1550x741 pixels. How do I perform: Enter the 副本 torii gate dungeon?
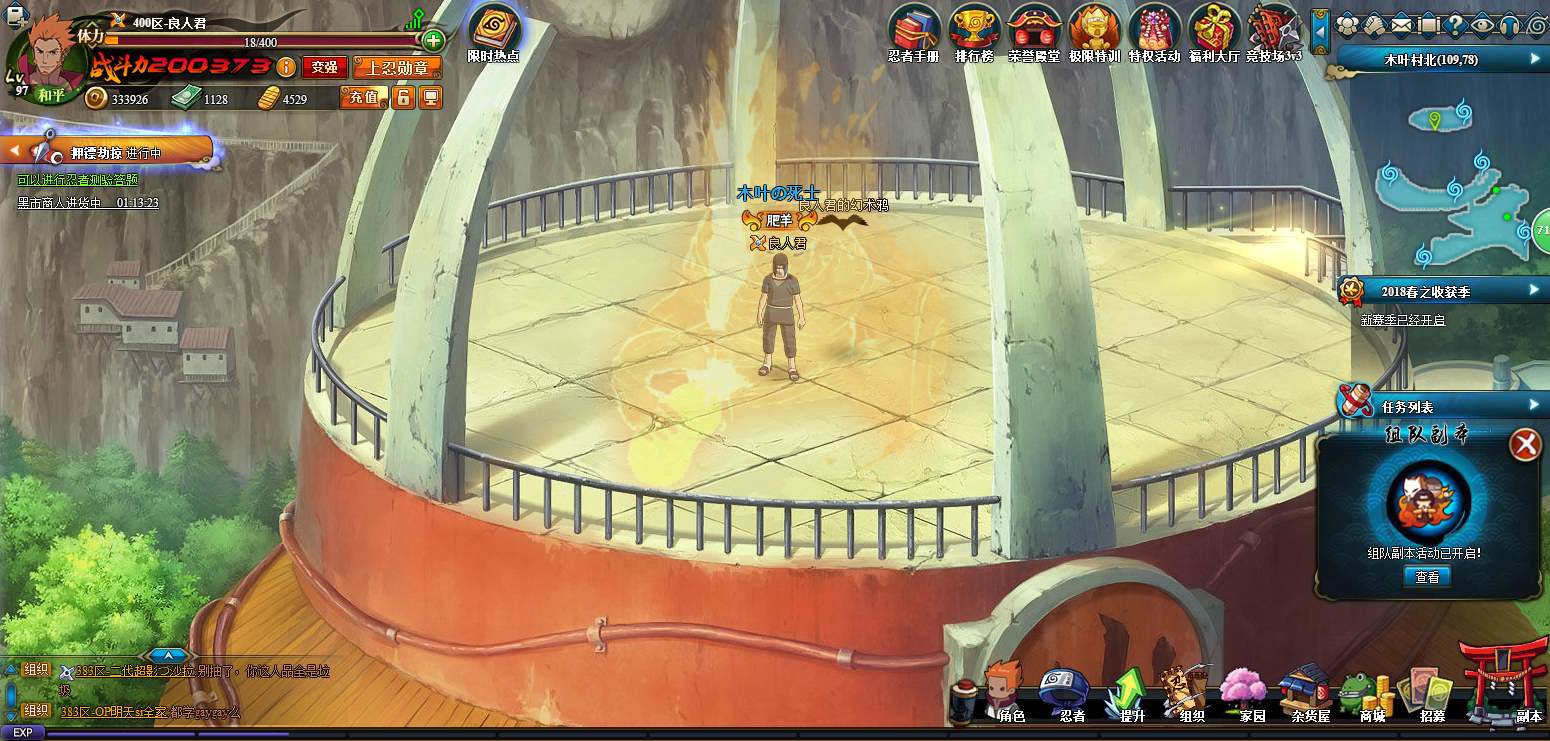[x=1503, y=684]
